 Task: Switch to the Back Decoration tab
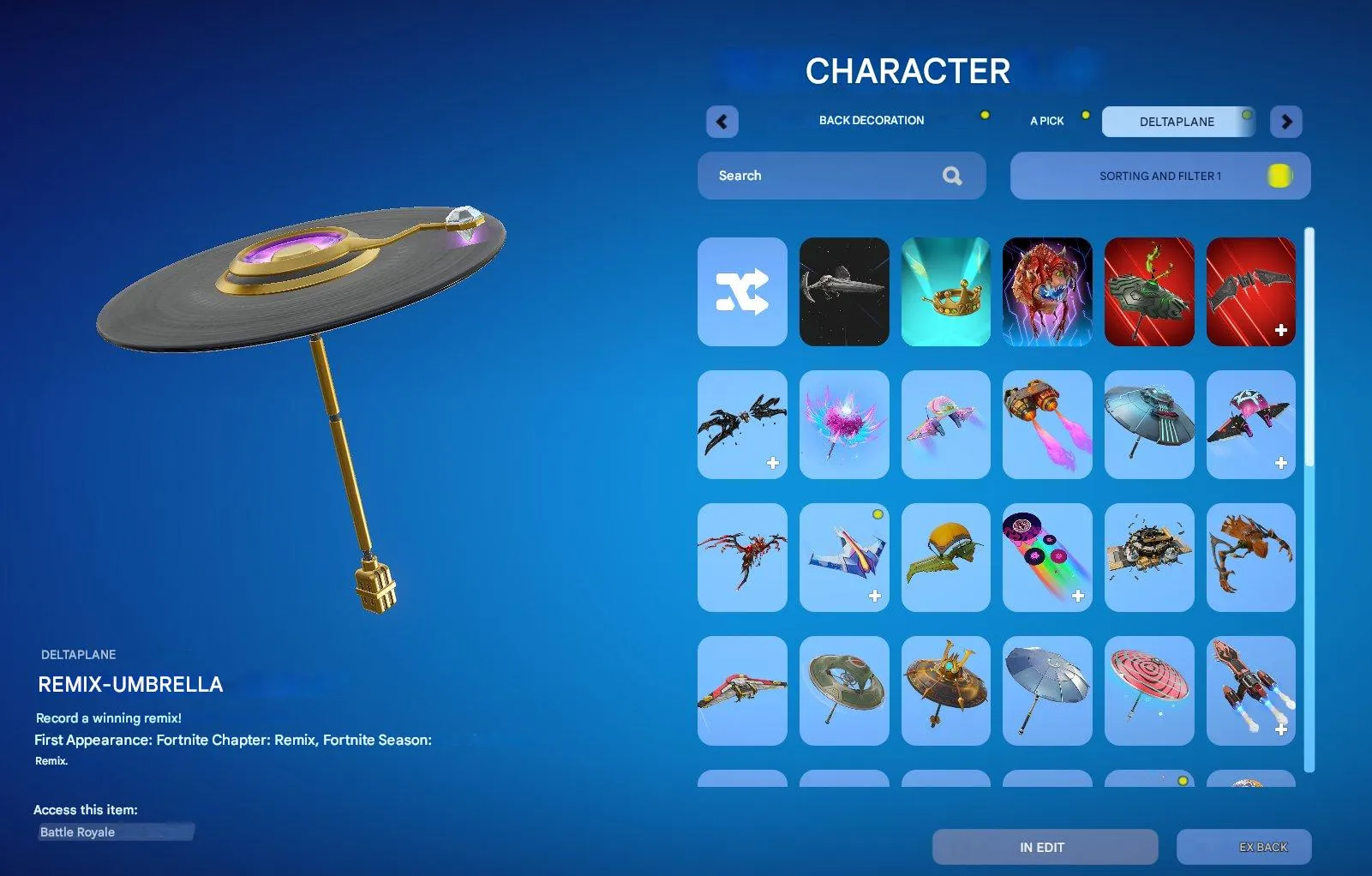tap(872, 120)
